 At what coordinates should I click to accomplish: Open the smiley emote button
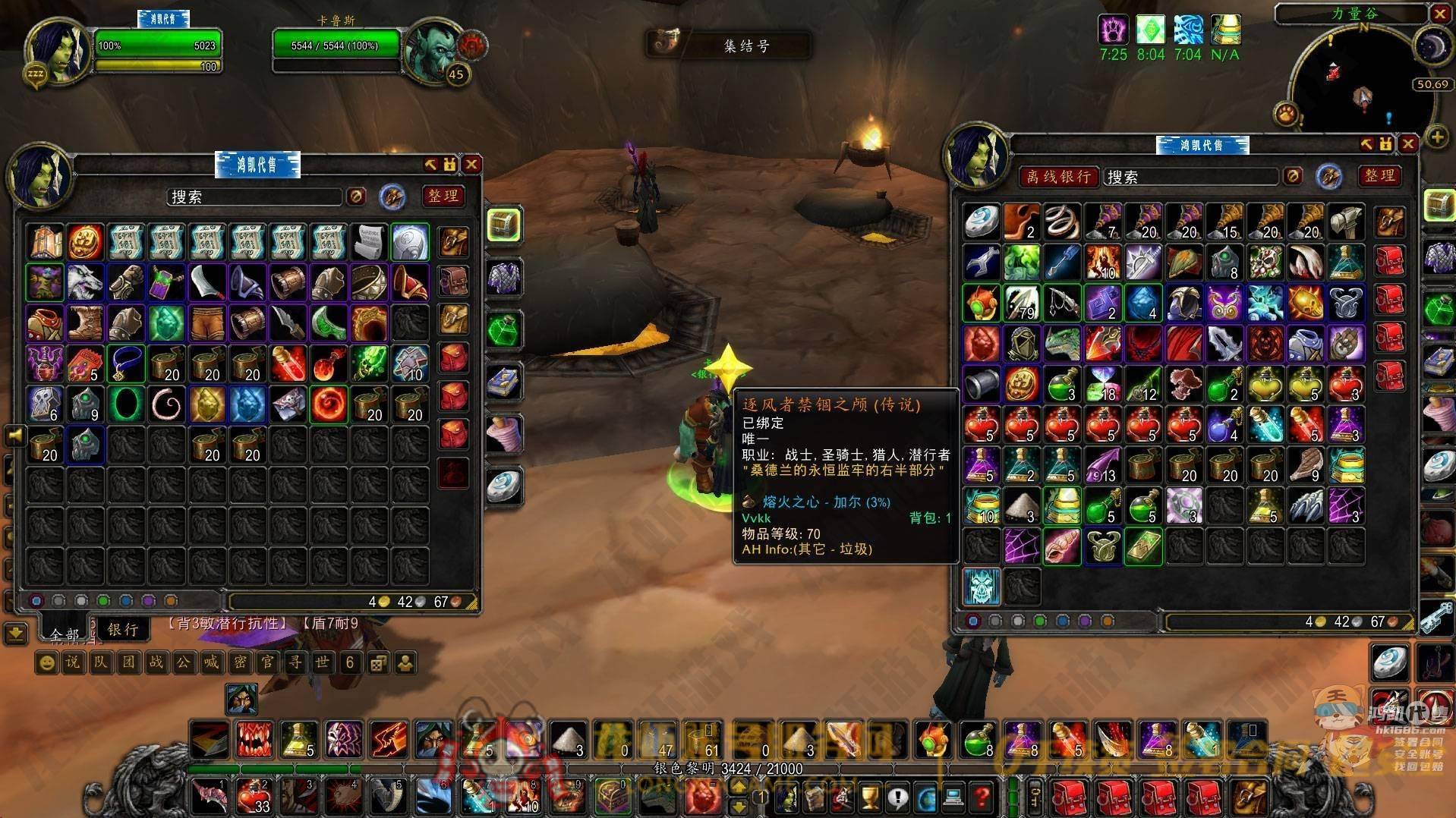coord(46,662)
